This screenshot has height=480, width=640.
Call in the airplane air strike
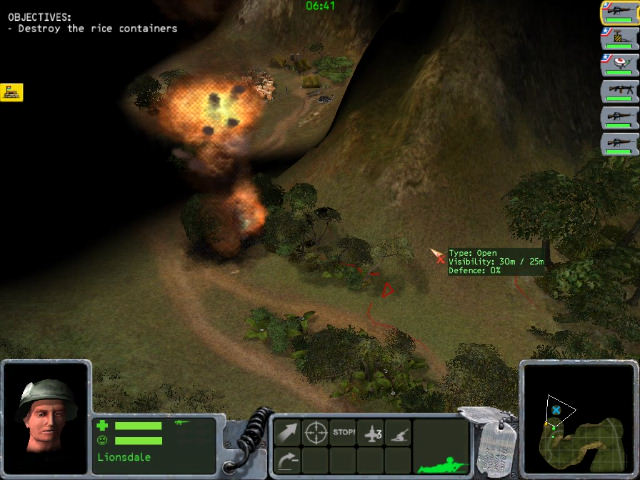pyautogui.click(x=372, y=434)
